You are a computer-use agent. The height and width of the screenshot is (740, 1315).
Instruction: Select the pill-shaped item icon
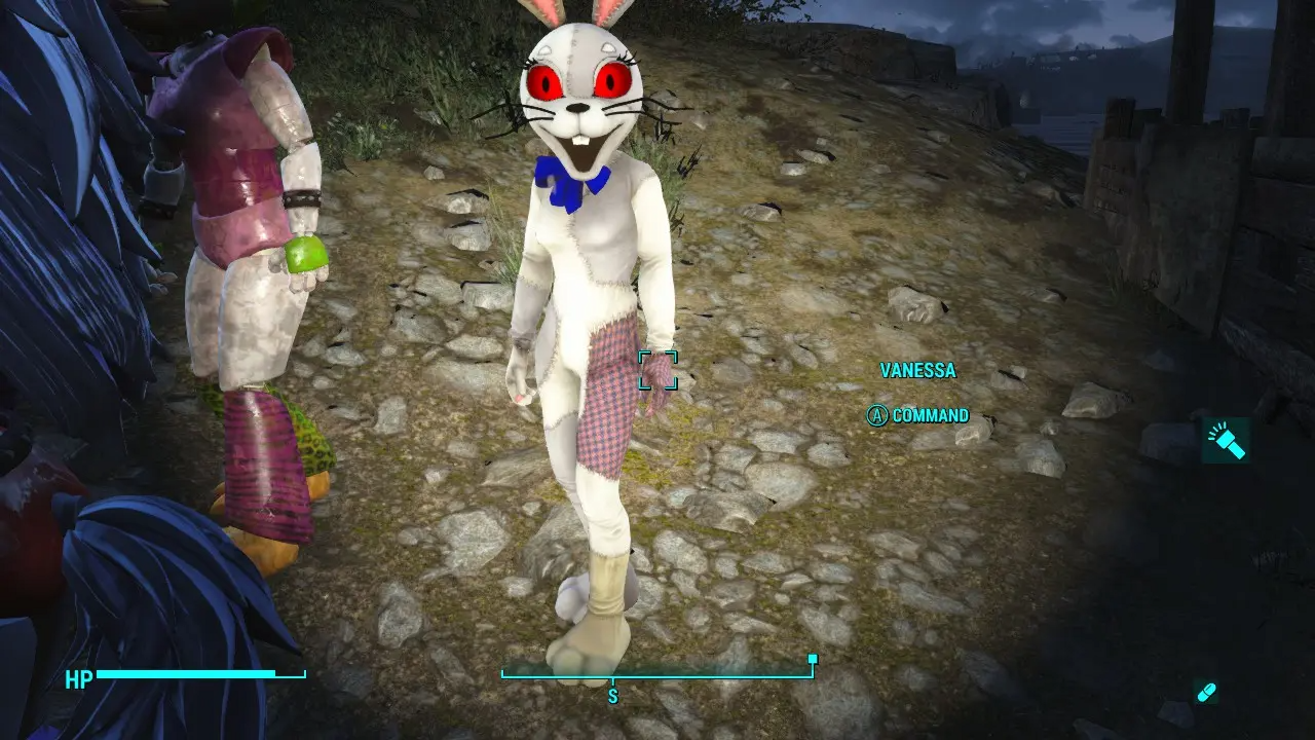(x=1206, y=692)
